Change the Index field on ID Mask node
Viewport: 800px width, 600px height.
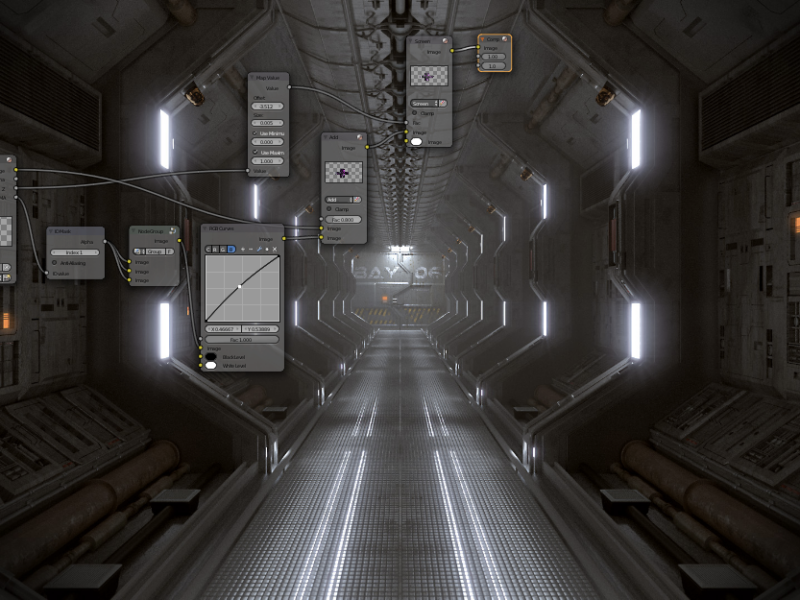coord(74,252)
